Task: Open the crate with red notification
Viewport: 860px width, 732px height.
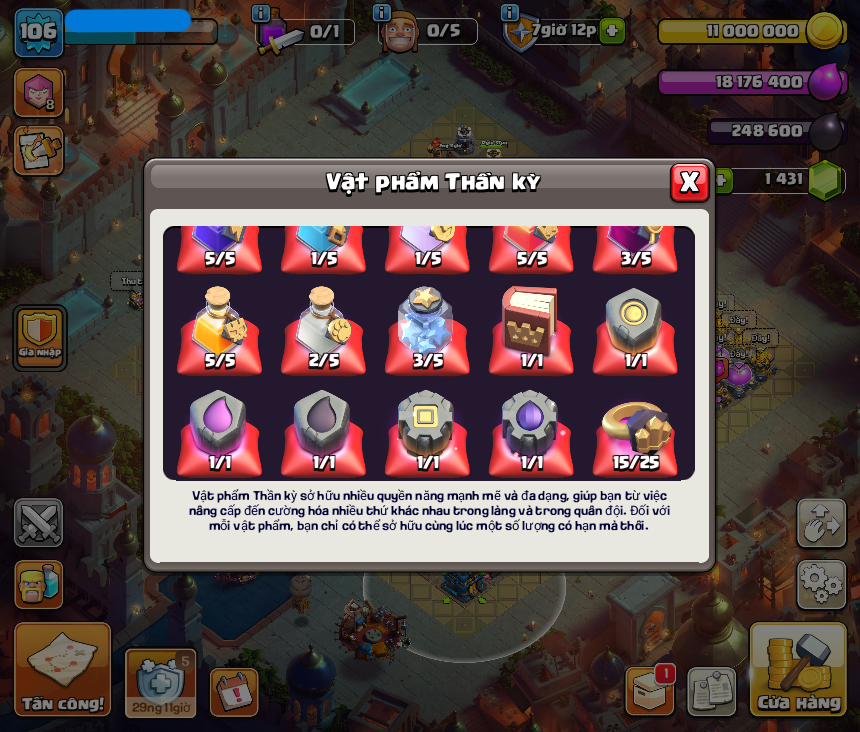Action: tap(650, 691)
